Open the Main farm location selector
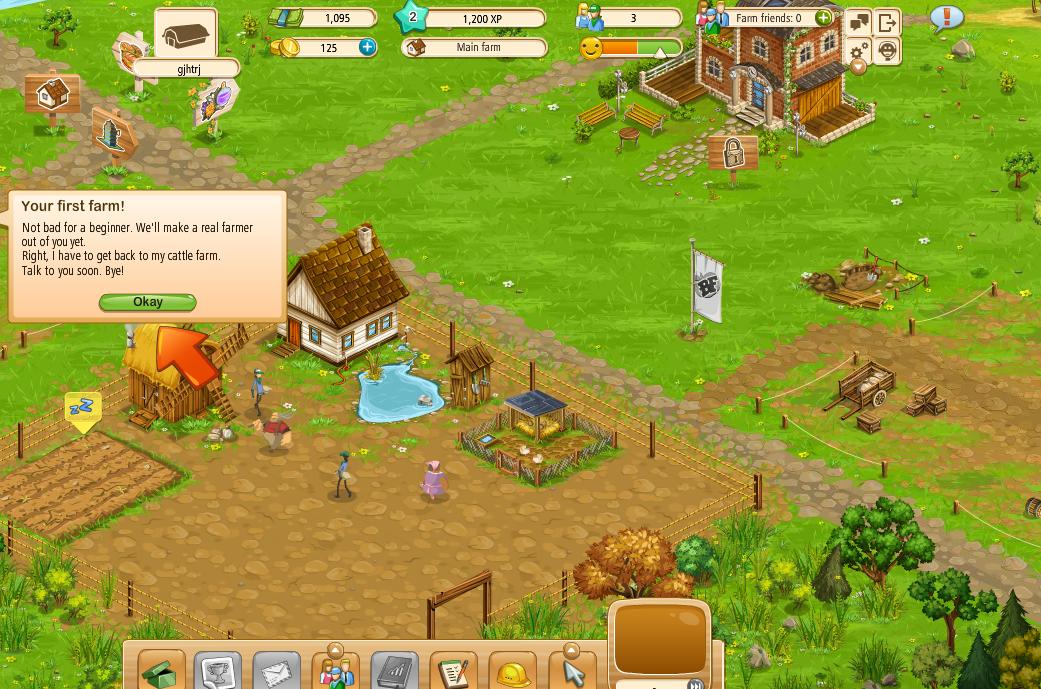1041x689 pixels. [476, 47]
